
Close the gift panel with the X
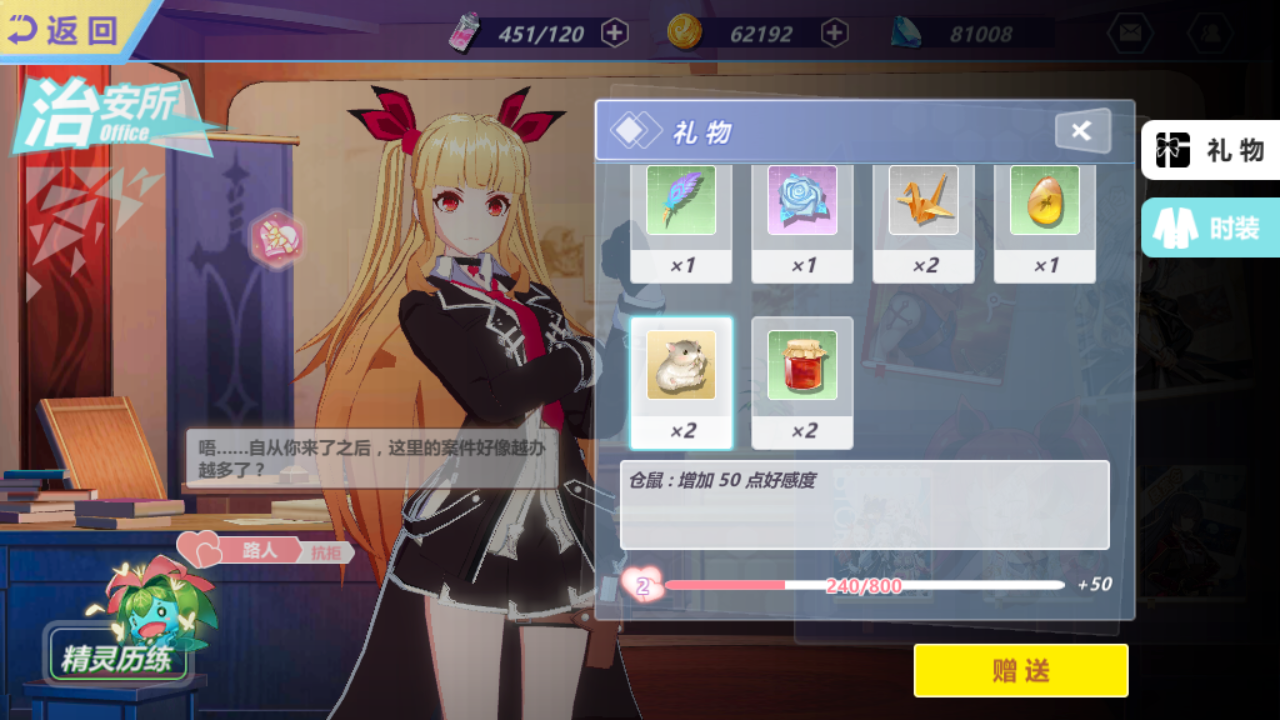point(1081,131)
